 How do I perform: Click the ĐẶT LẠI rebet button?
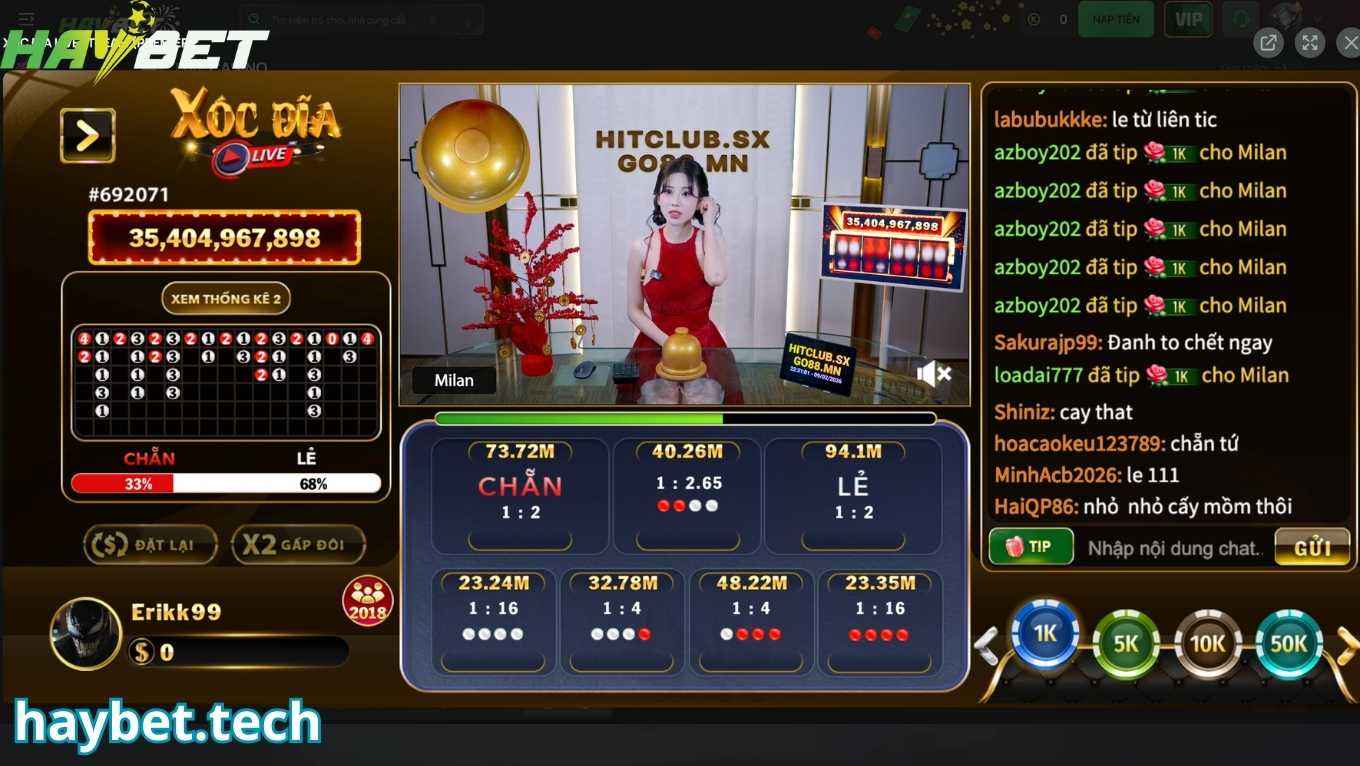[x=150, y=544]
